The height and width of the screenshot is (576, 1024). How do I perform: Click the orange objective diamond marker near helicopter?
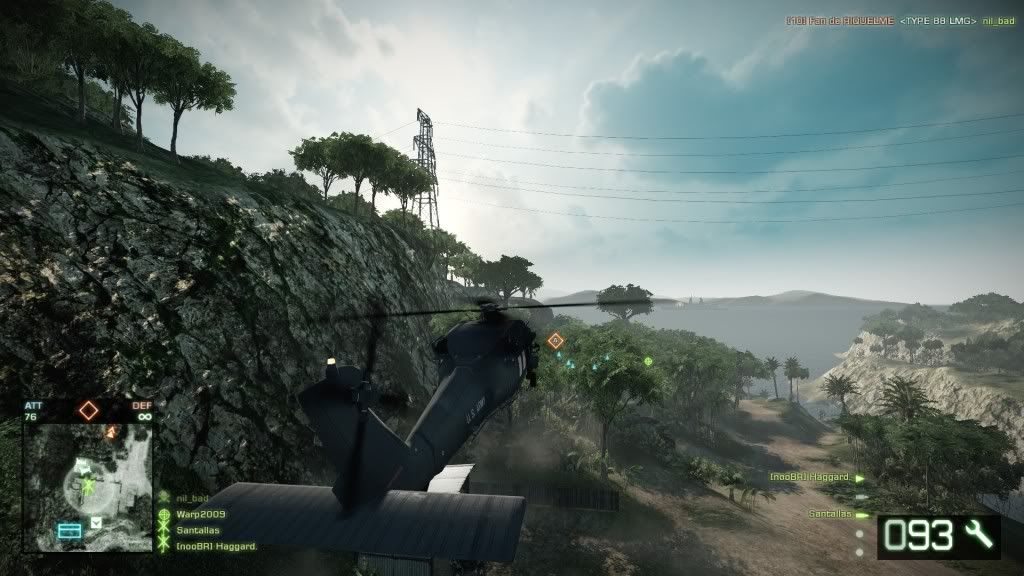(556, 341)
